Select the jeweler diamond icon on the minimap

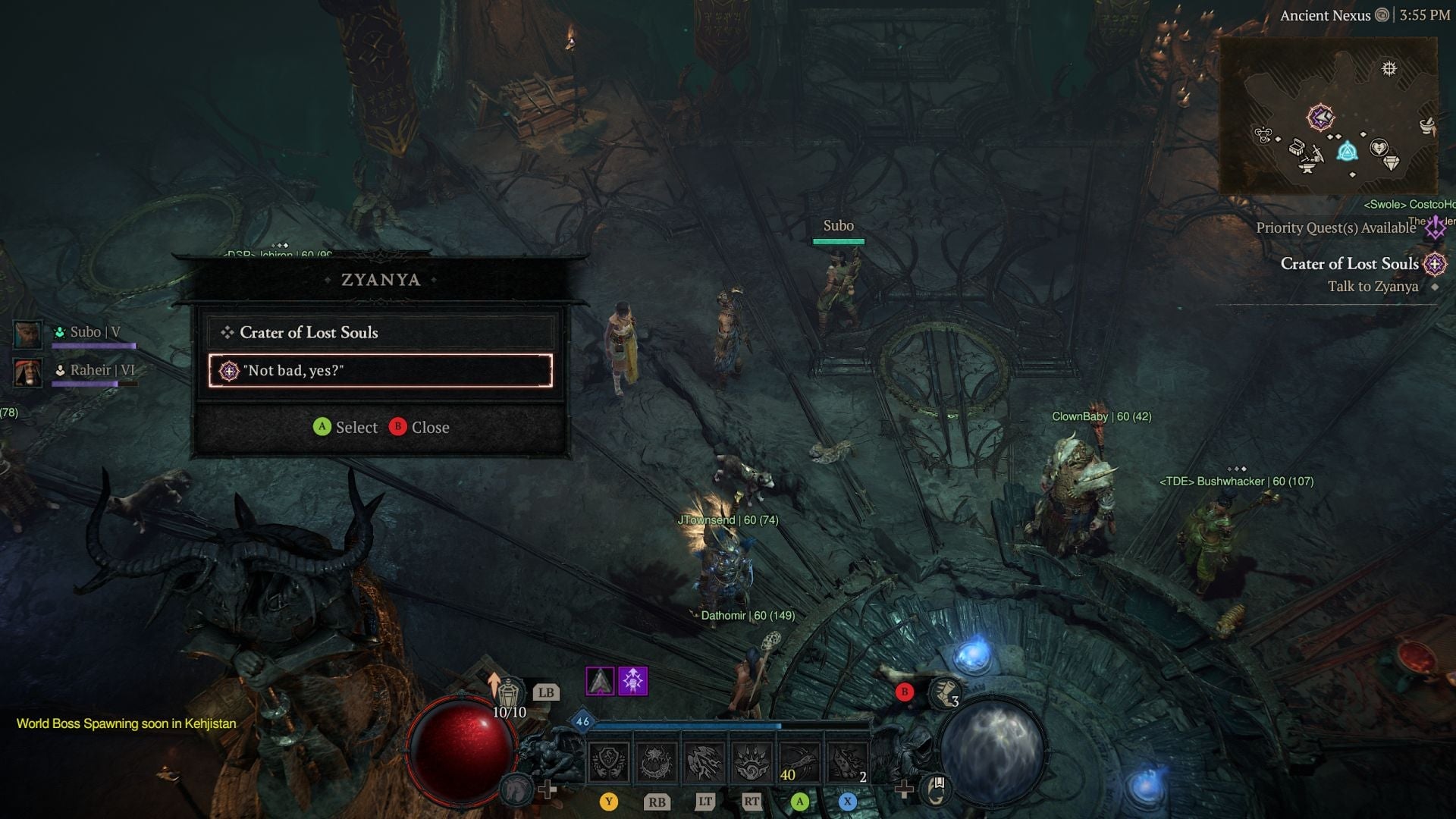1392,162
